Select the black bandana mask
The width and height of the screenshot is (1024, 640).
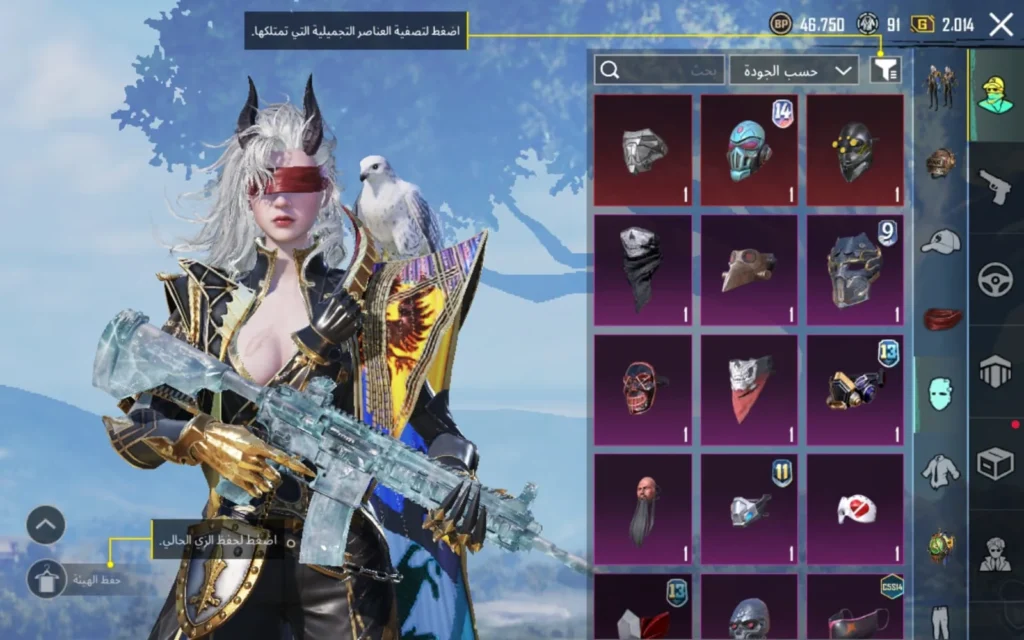[643, 269]
